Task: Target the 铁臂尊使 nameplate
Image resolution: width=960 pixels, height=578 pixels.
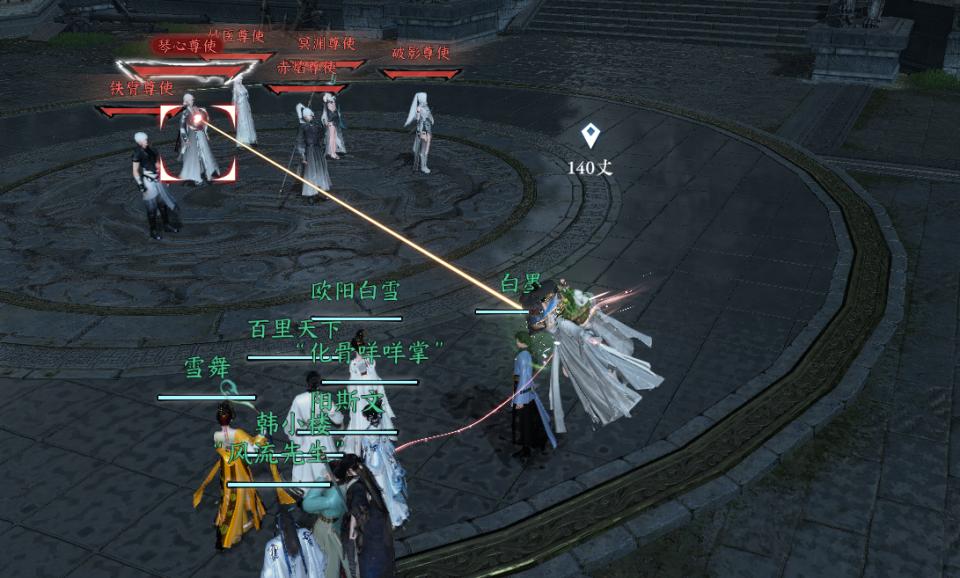Action: coord(142,88)
